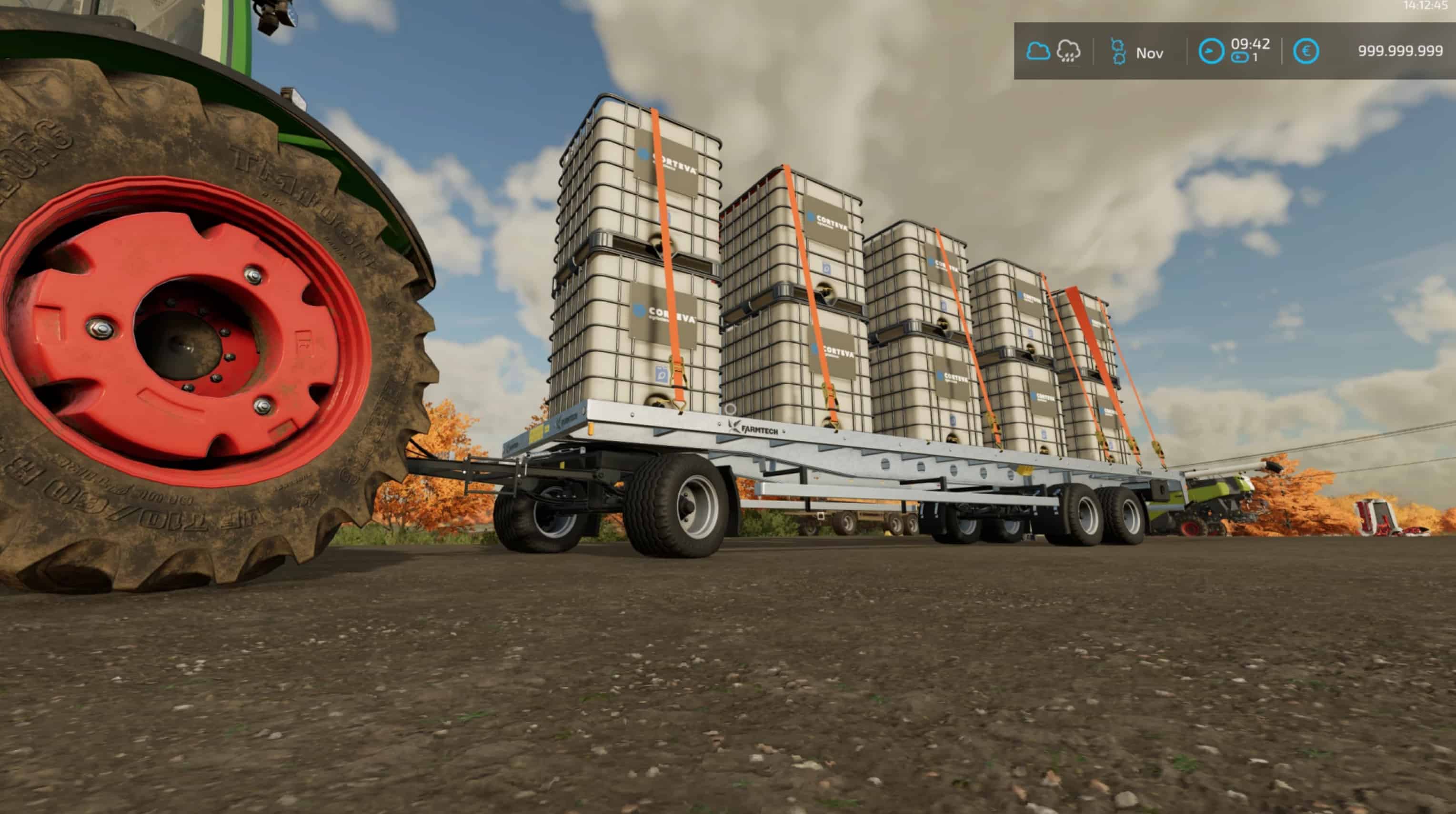
Task: Toggle the time speed multiplier icon
Action: (x=1239, y=58)
